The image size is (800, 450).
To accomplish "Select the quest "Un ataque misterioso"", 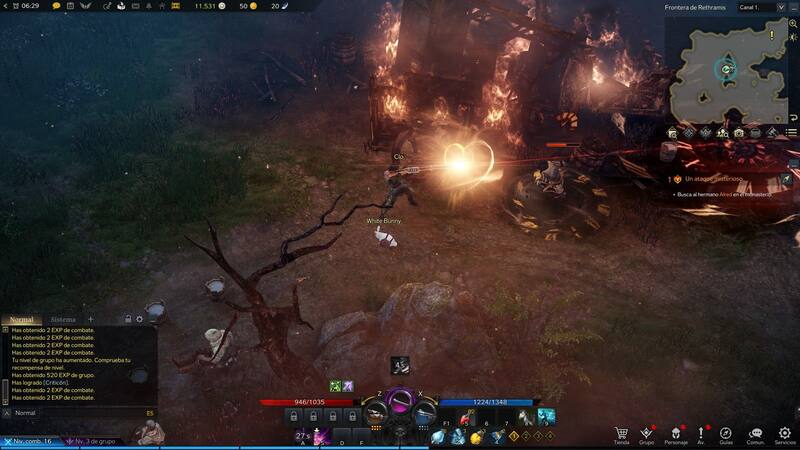I will (x=713, y=178).
